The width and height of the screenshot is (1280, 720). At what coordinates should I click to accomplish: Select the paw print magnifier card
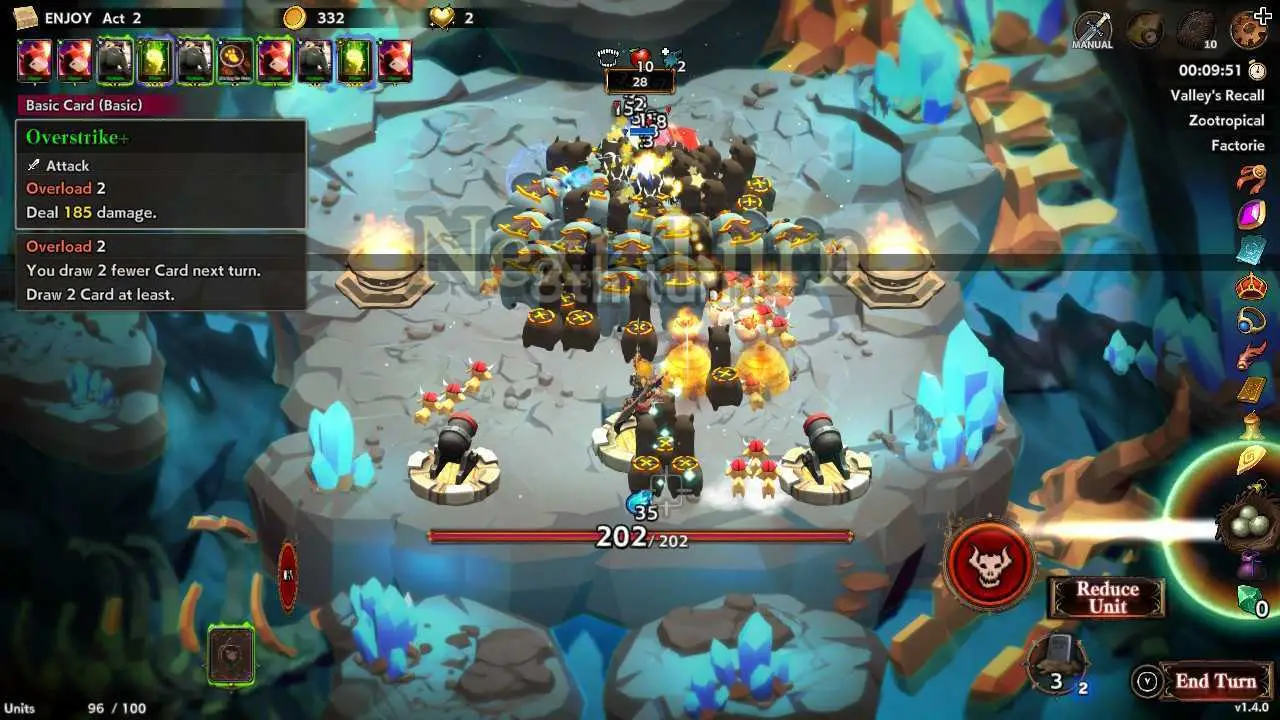(235, 61)
